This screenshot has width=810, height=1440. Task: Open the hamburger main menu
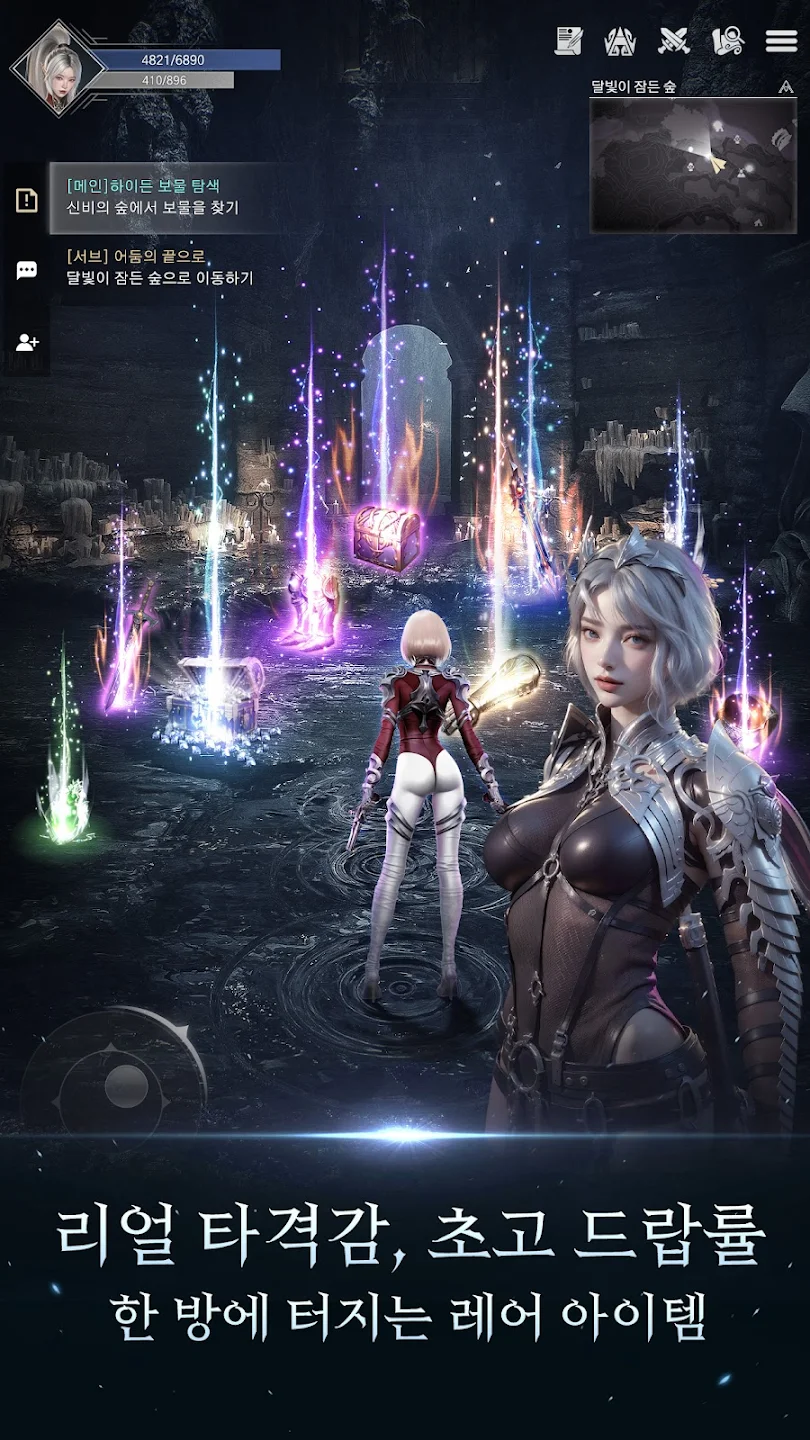pos(781,41)
